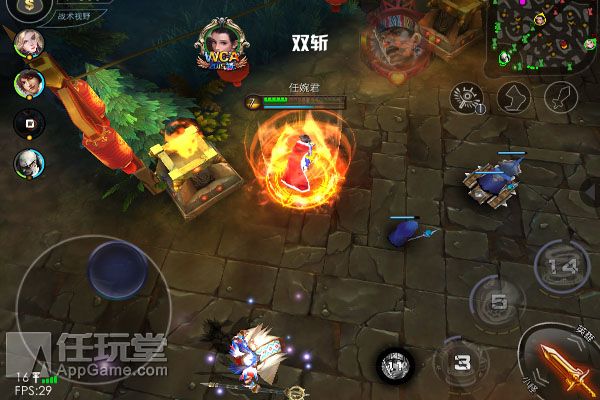This screenshot has width=600, height=400.
Task: Touch the virtual movement joystick
Action: point(115,270)
